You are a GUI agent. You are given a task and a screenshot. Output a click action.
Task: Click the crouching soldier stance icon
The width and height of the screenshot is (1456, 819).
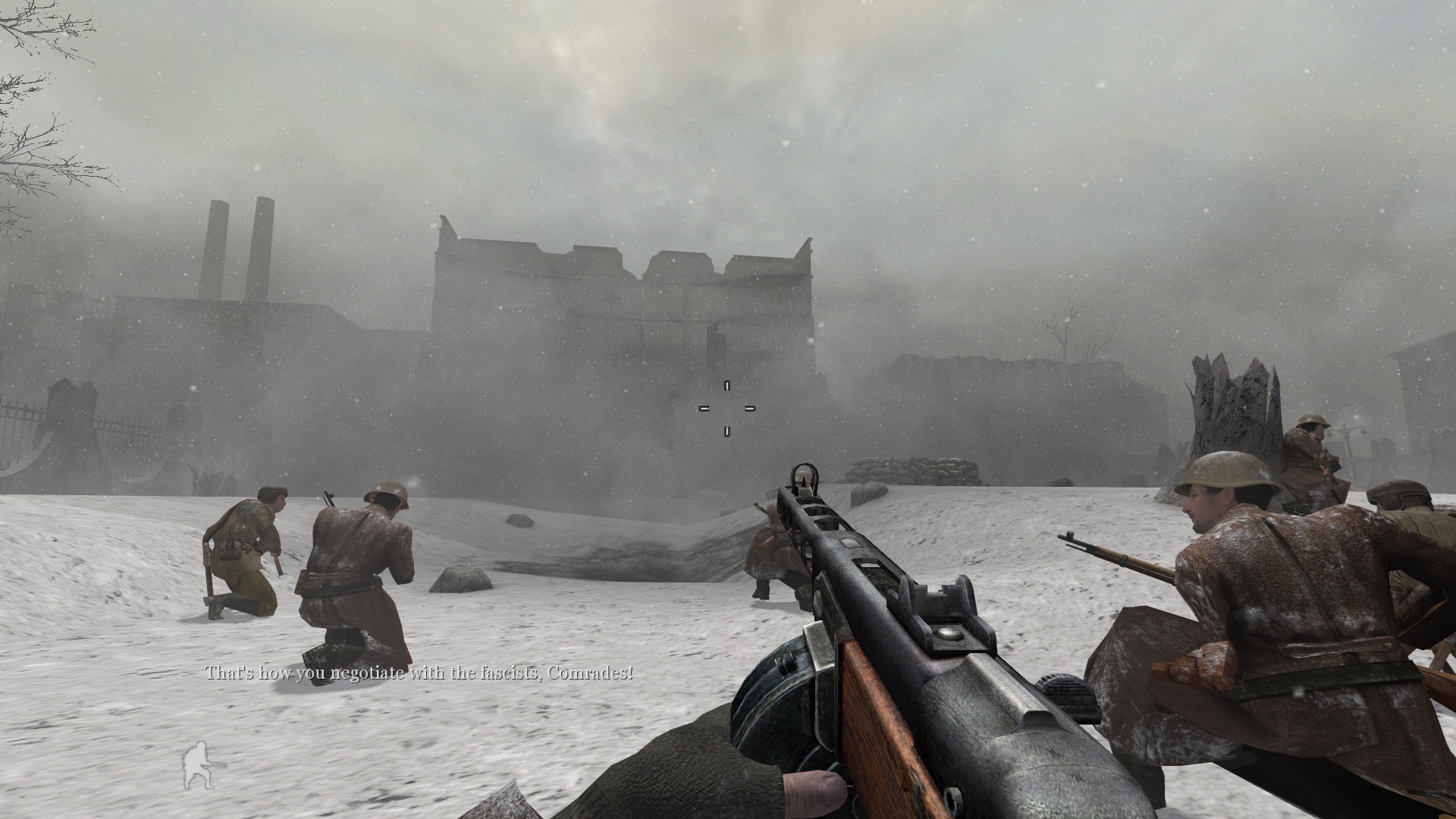tap(198, 767)
